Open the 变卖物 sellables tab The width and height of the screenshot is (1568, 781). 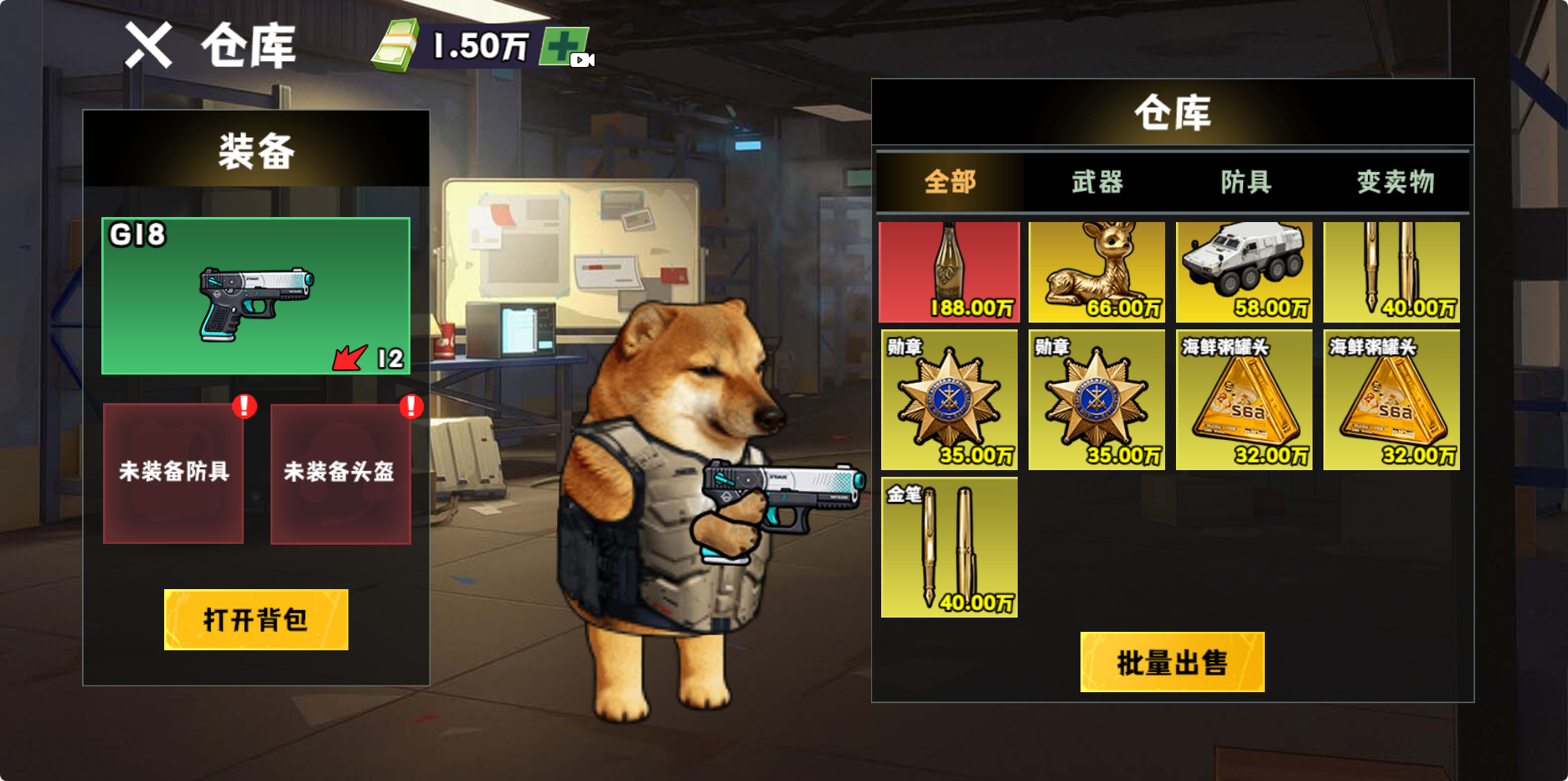coord(1395,182)
